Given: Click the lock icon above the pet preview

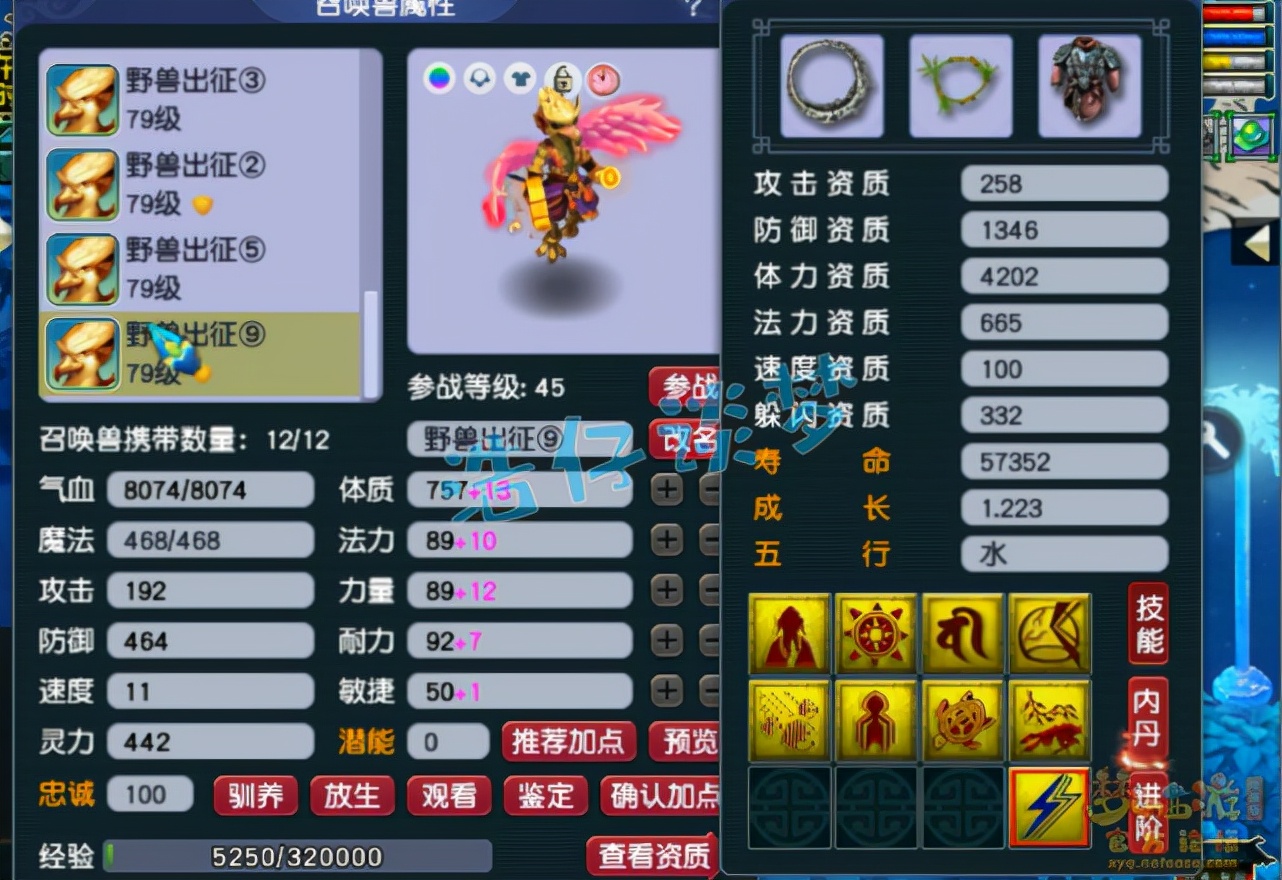Looking at the screenshot, I should point(562,75).
